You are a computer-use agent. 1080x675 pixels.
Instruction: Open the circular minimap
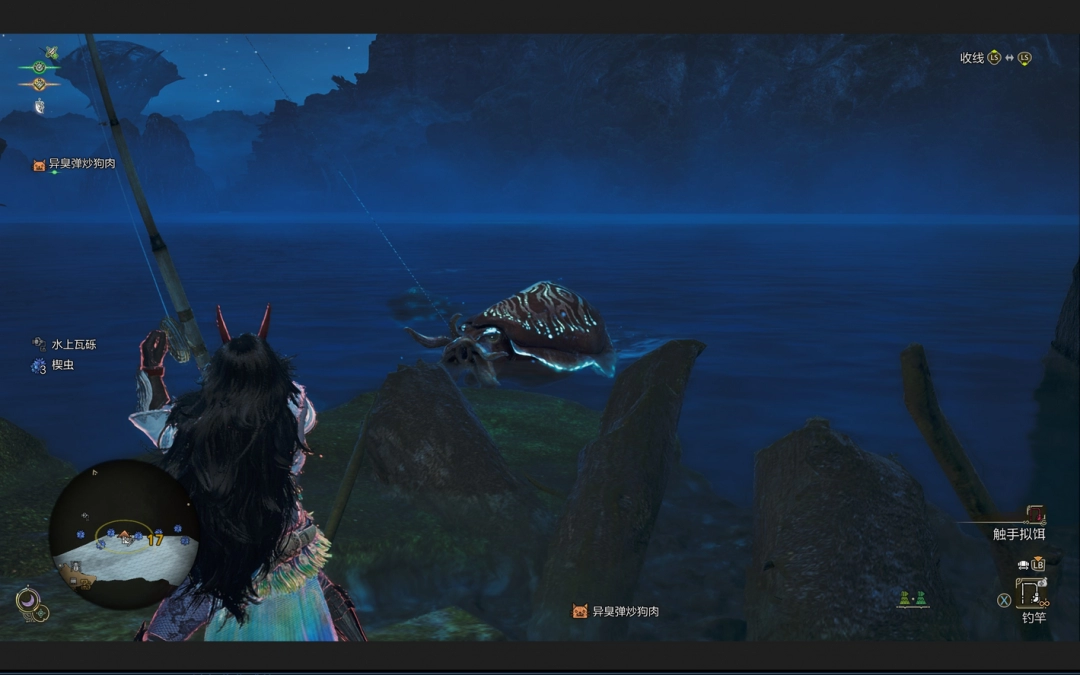click(x=123, y=534)
